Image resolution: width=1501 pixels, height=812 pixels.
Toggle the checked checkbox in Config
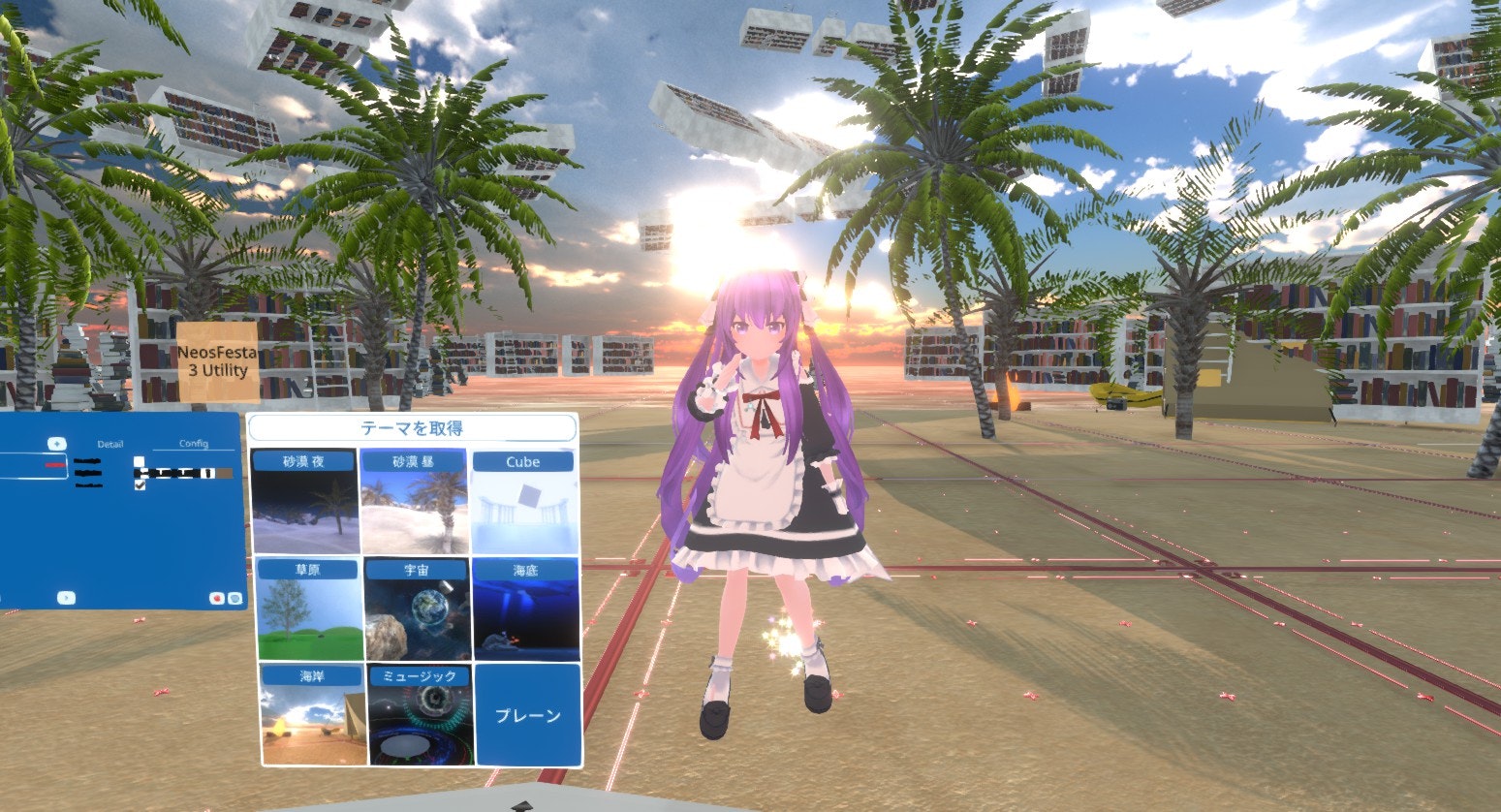[x=141, y=484]
